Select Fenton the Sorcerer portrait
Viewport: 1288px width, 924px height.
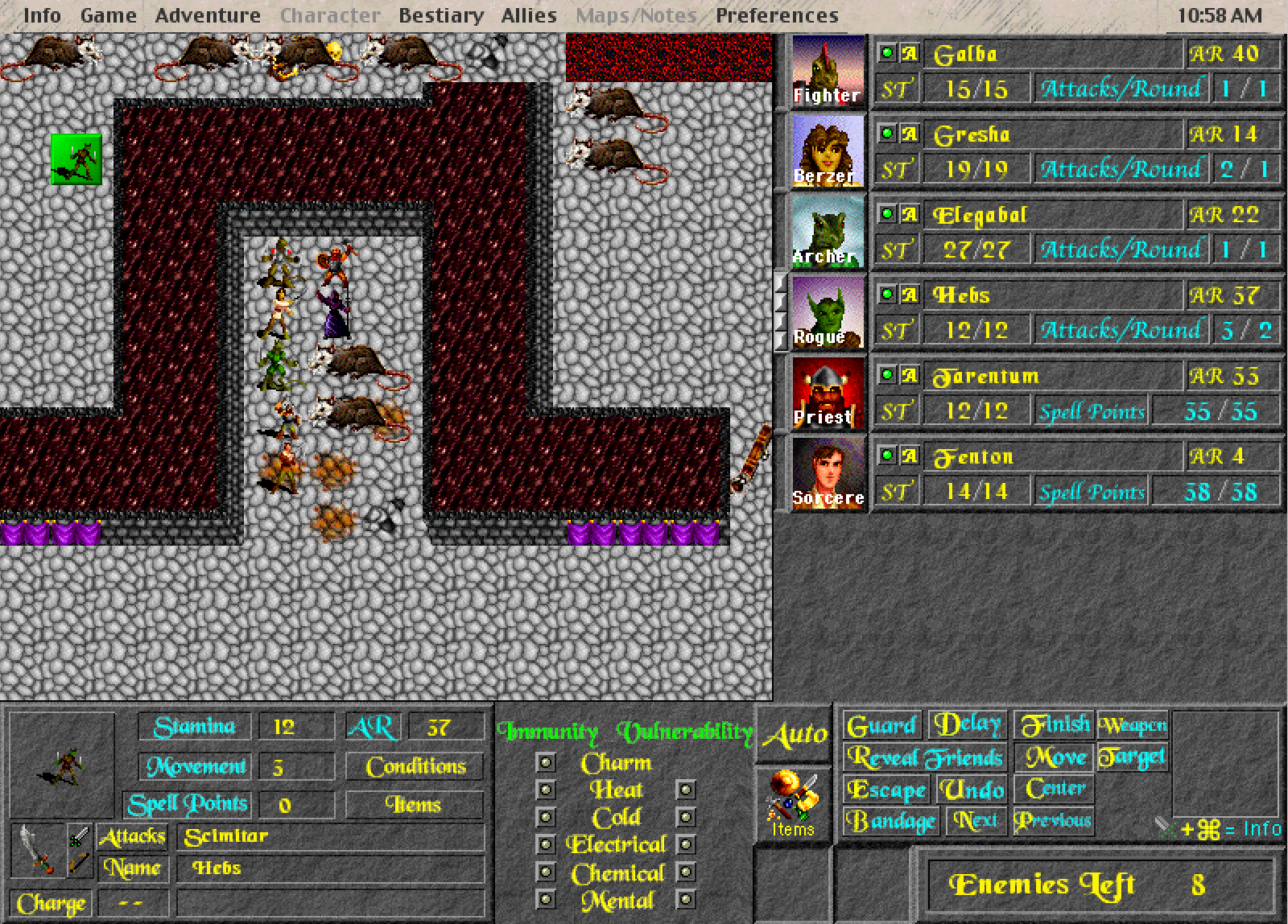pyautogui.click(x=828, y=474)
